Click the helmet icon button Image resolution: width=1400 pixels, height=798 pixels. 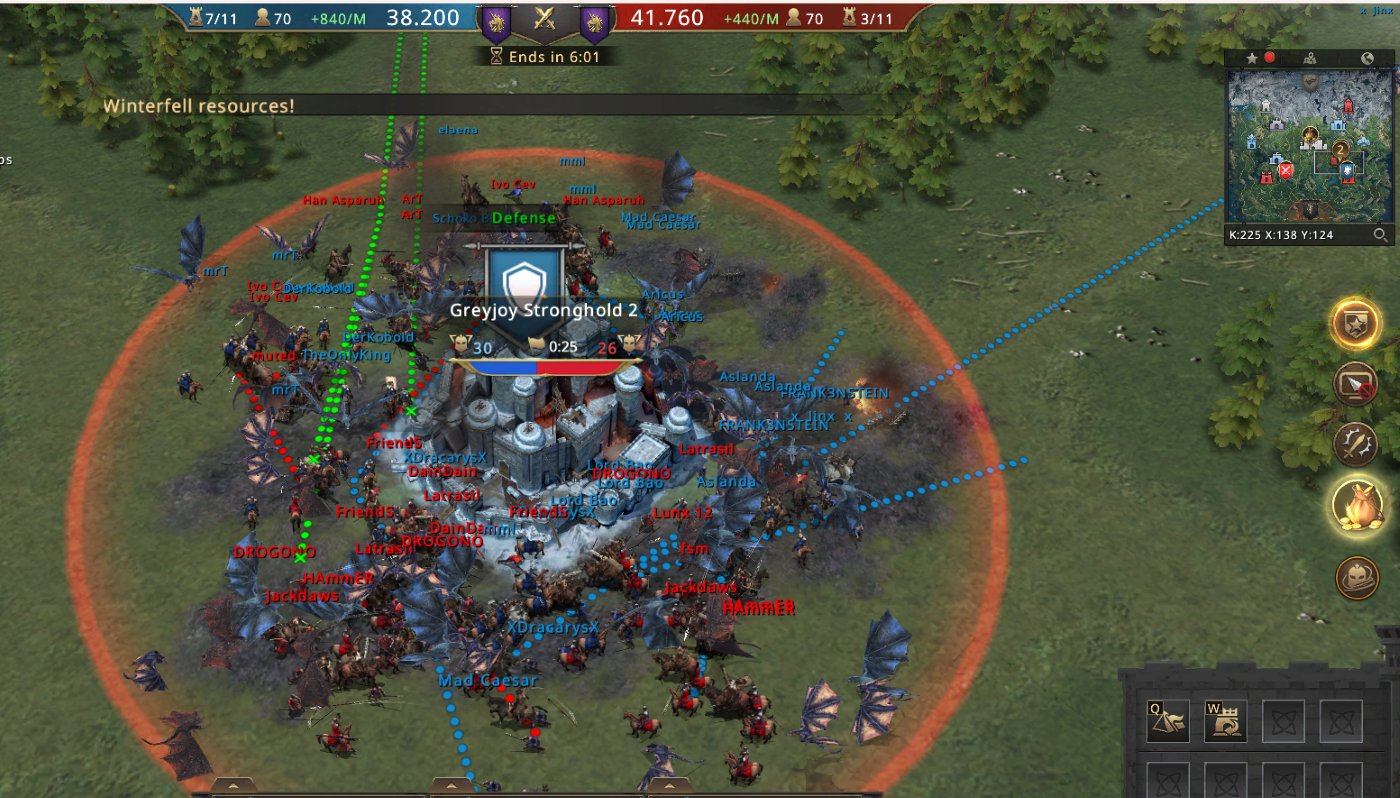pos(1356,577)
